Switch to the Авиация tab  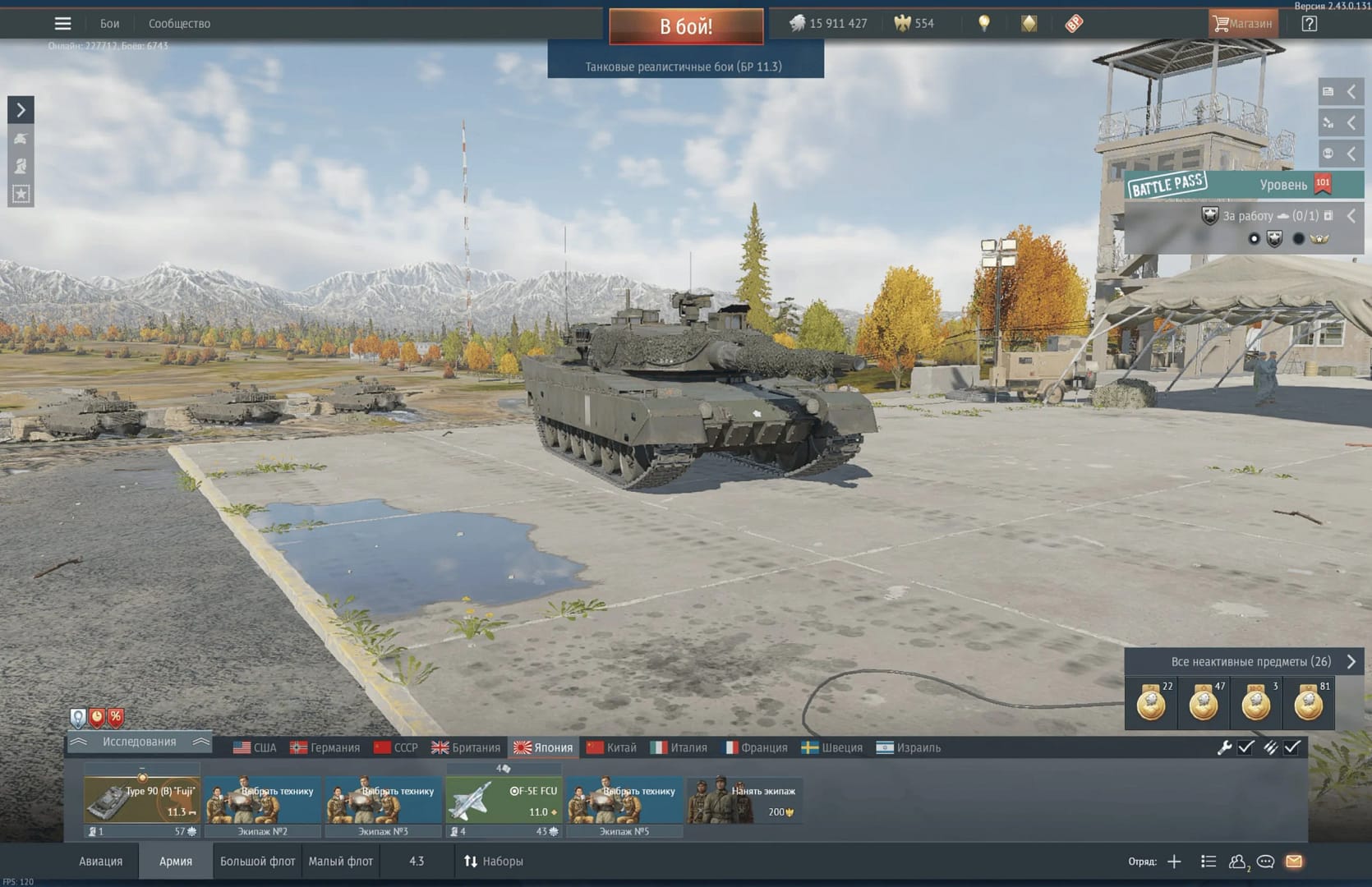click(x=100, y=862)
